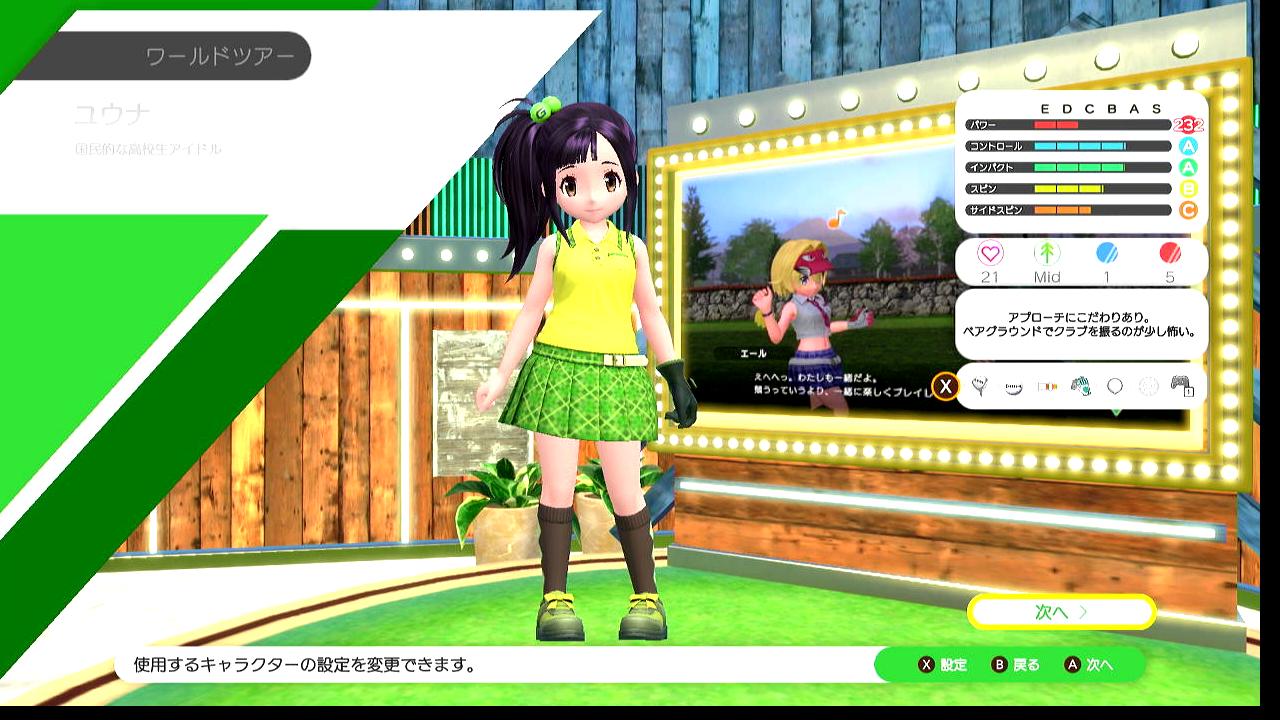The image size is (1280, 720).
Task: Select the heart icon showing 21
Action: (x=989, y=253)
